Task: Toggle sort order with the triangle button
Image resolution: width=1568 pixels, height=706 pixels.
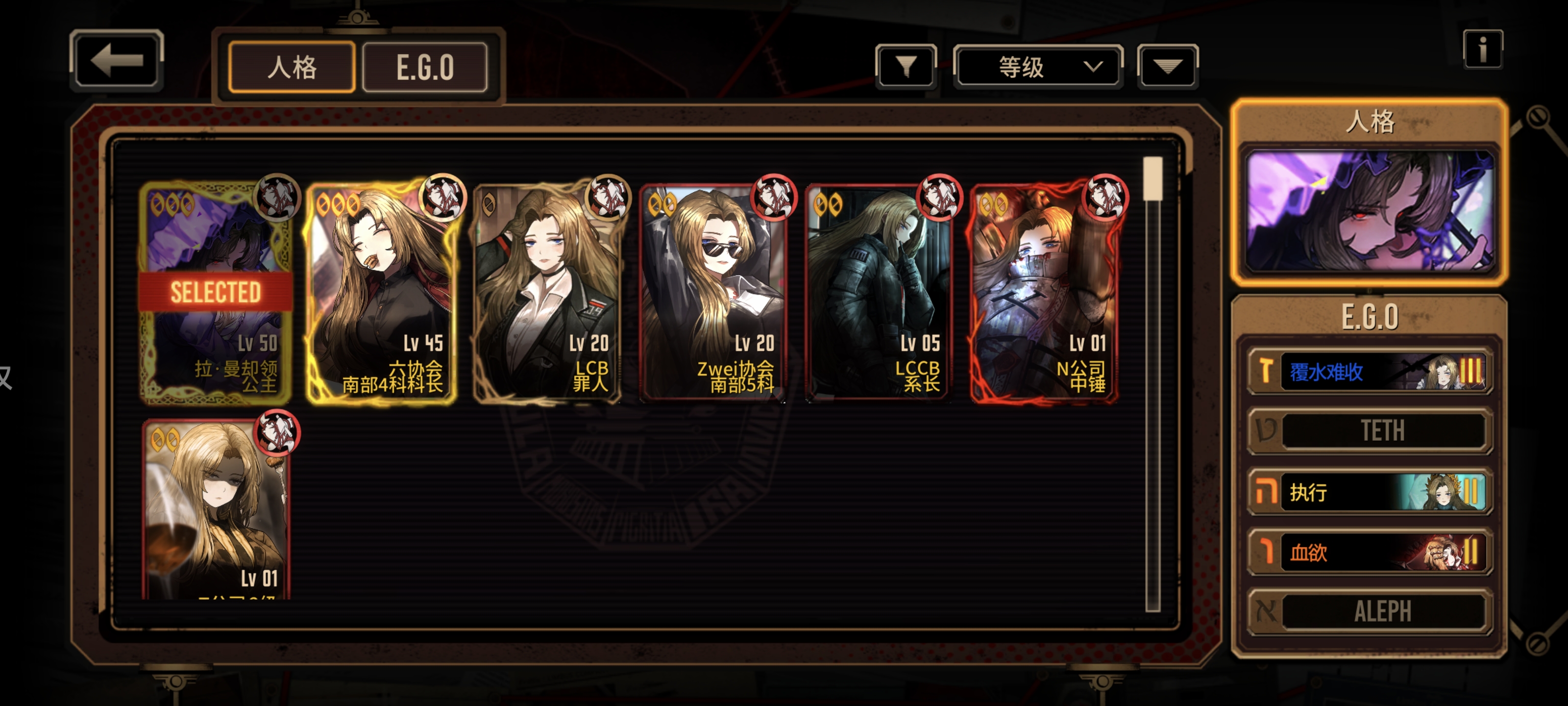Action: click(1167, 66)
